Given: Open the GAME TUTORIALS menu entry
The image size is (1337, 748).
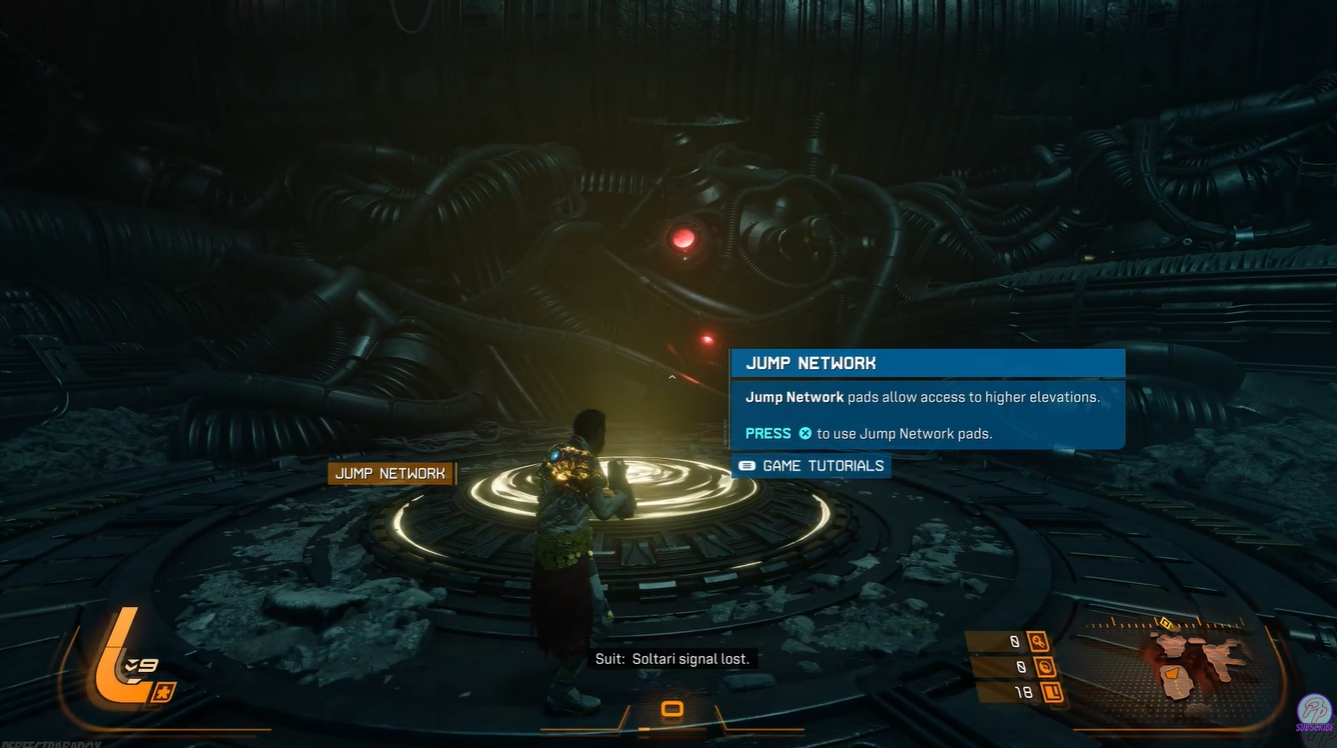Looking at the screenshot, I should (822, 465).
